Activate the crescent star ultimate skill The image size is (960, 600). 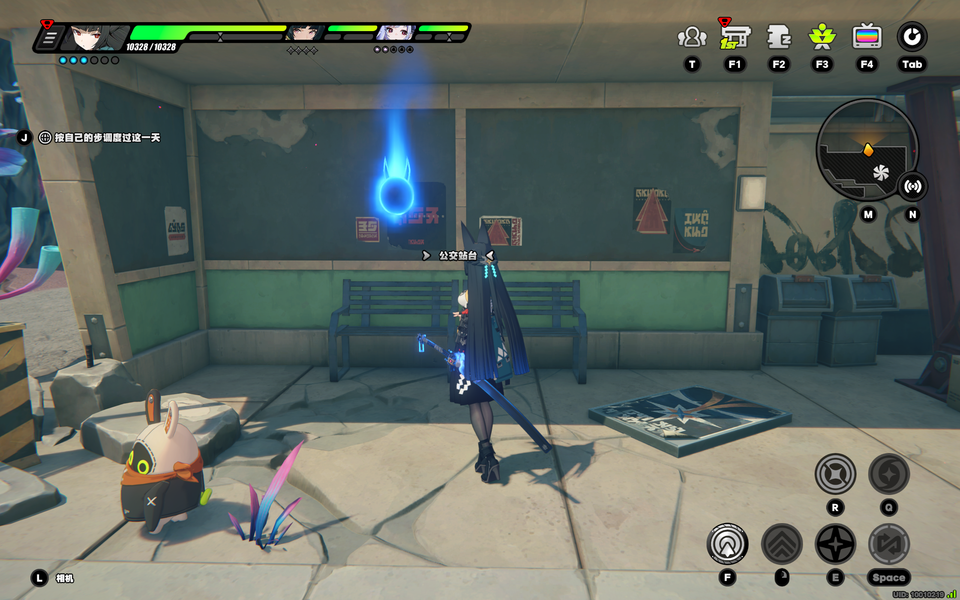888,474
